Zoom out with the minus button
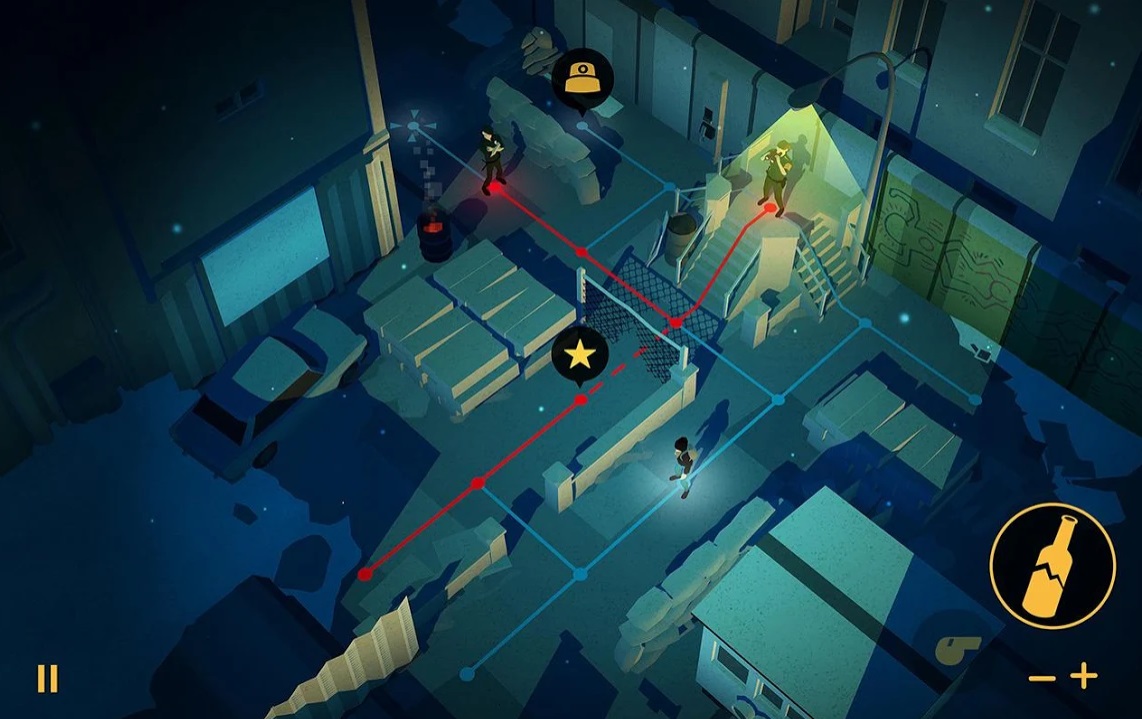Screen dimensions: 1142x719 (1041, 678)
